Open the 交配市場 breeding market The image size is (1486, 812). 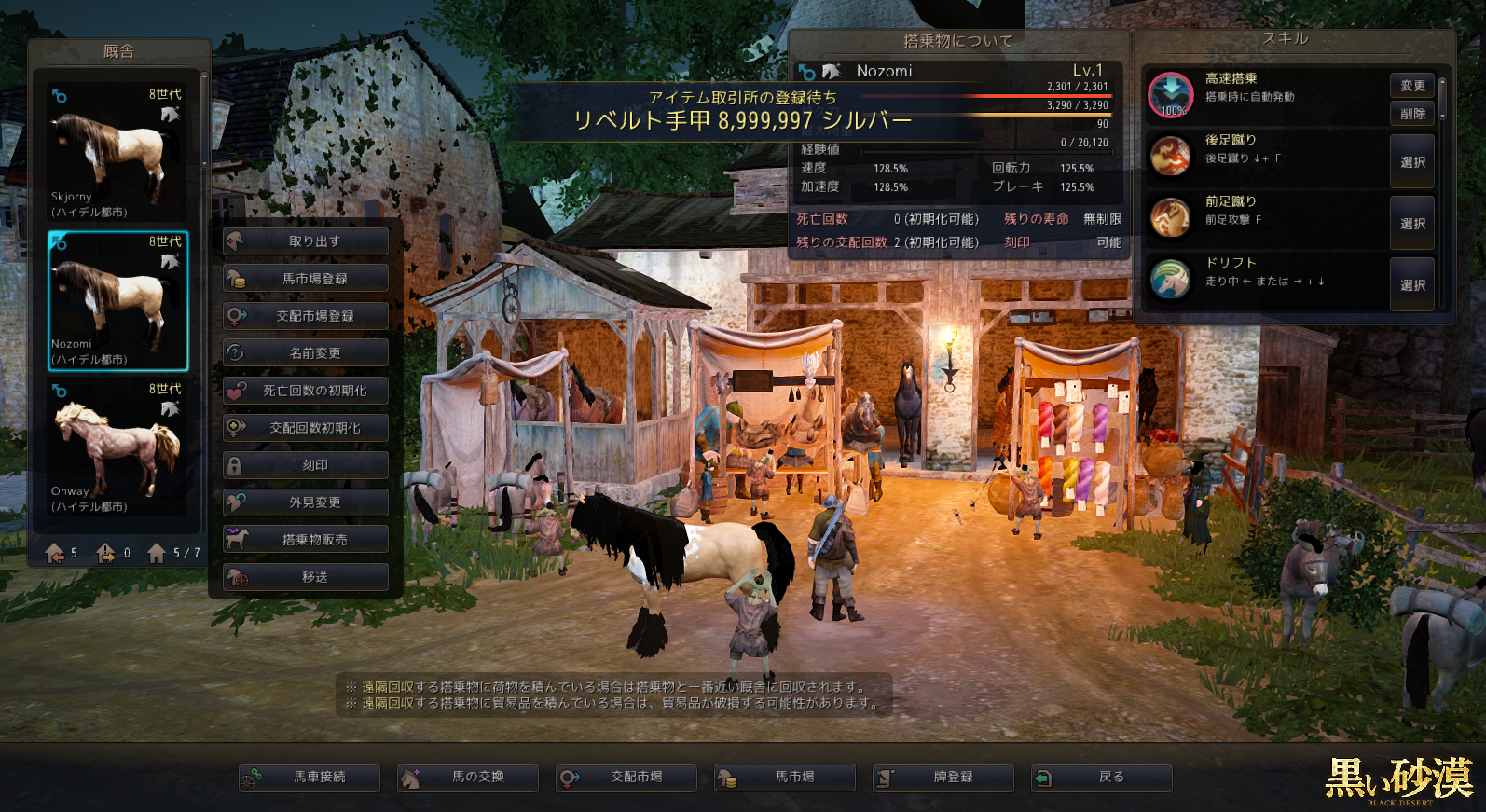tap(626, 778)
